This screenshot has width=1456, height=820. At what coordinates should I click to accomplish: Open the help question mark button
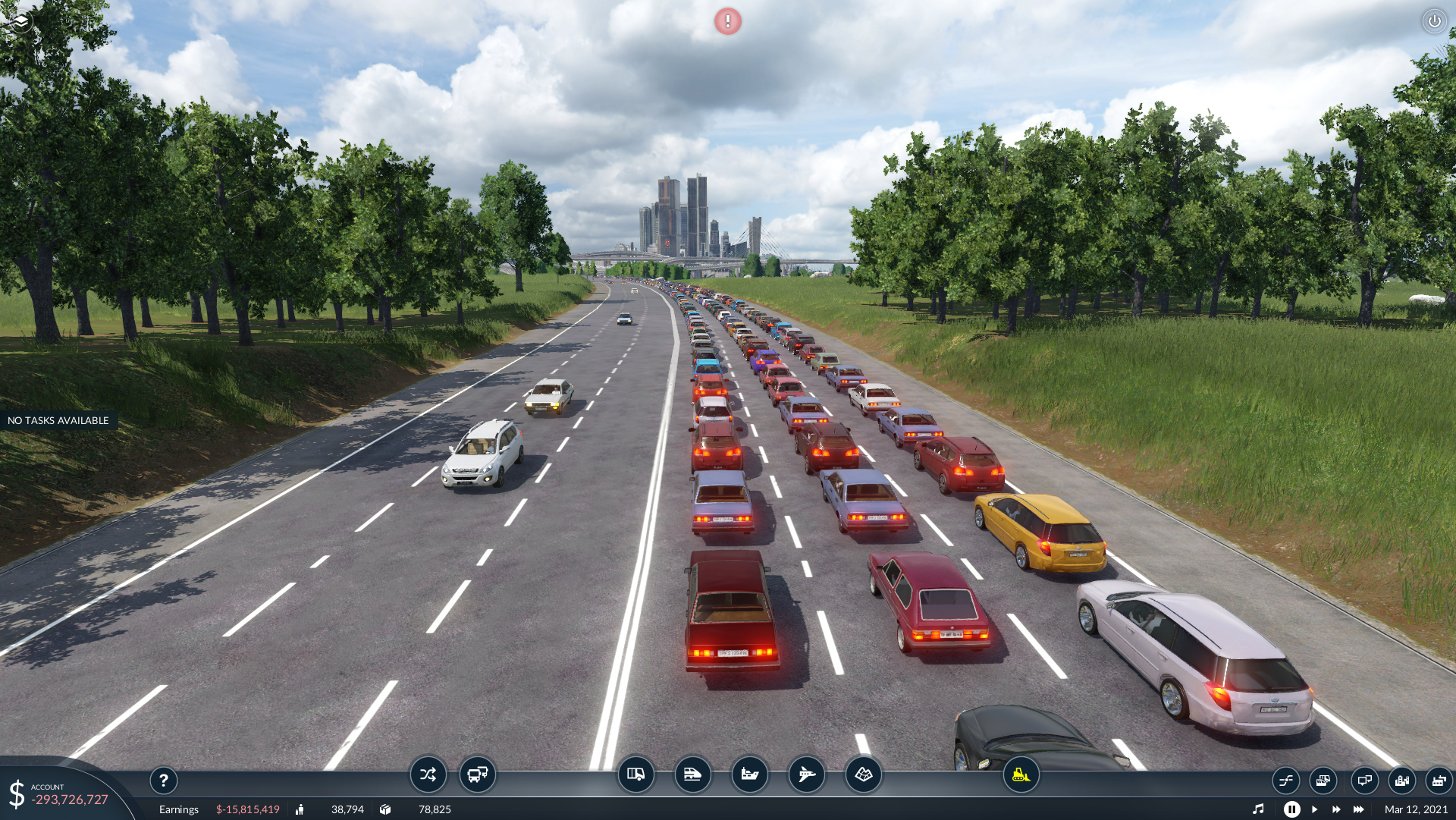point(164,780)
